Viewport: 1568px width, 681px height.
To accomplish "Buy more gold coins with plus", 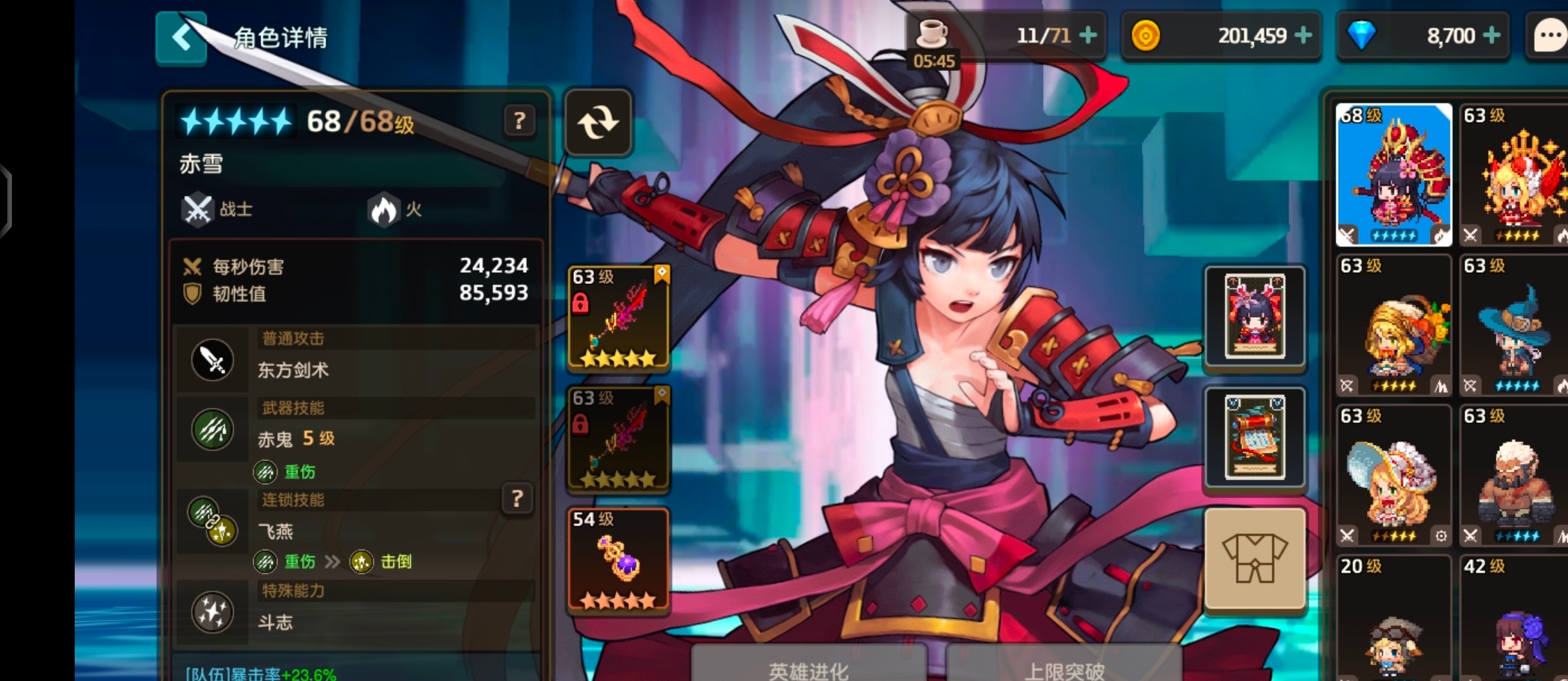I will tap(1303, 35).
